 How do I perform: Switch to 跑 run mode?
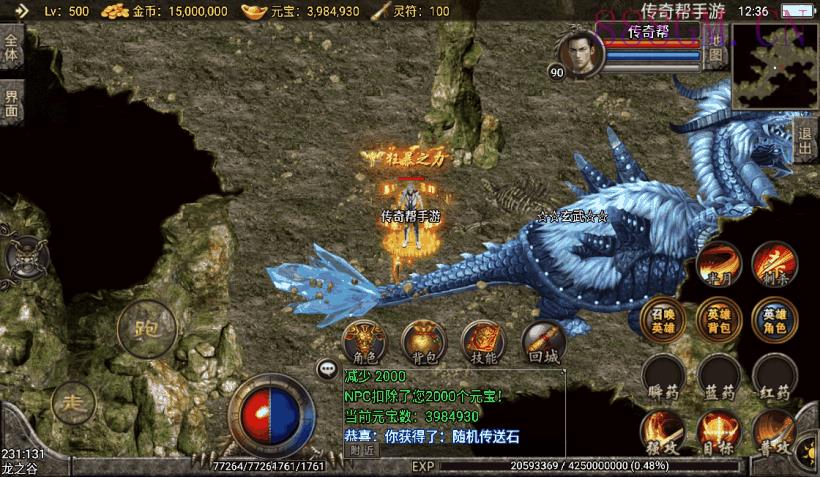pyautogui.click(x=146, y=326)
